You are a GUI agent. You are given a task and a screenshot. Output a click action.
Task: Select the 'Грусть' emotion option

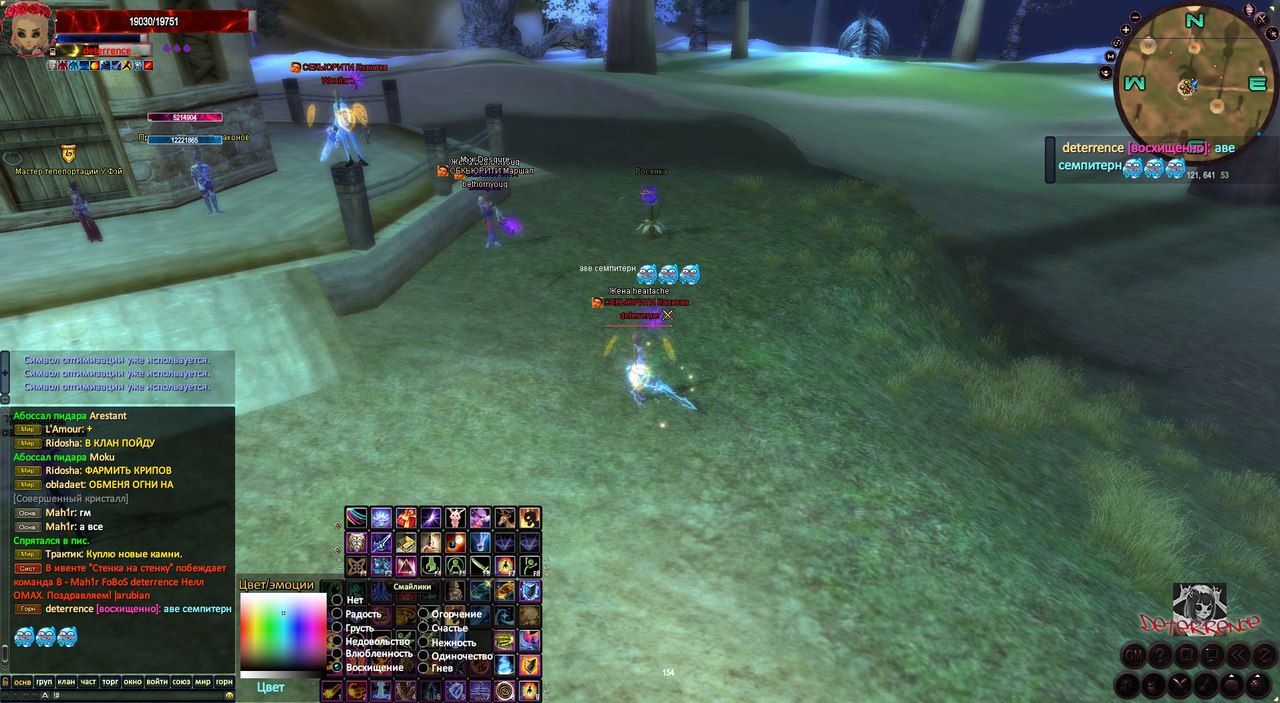point(338,628)
